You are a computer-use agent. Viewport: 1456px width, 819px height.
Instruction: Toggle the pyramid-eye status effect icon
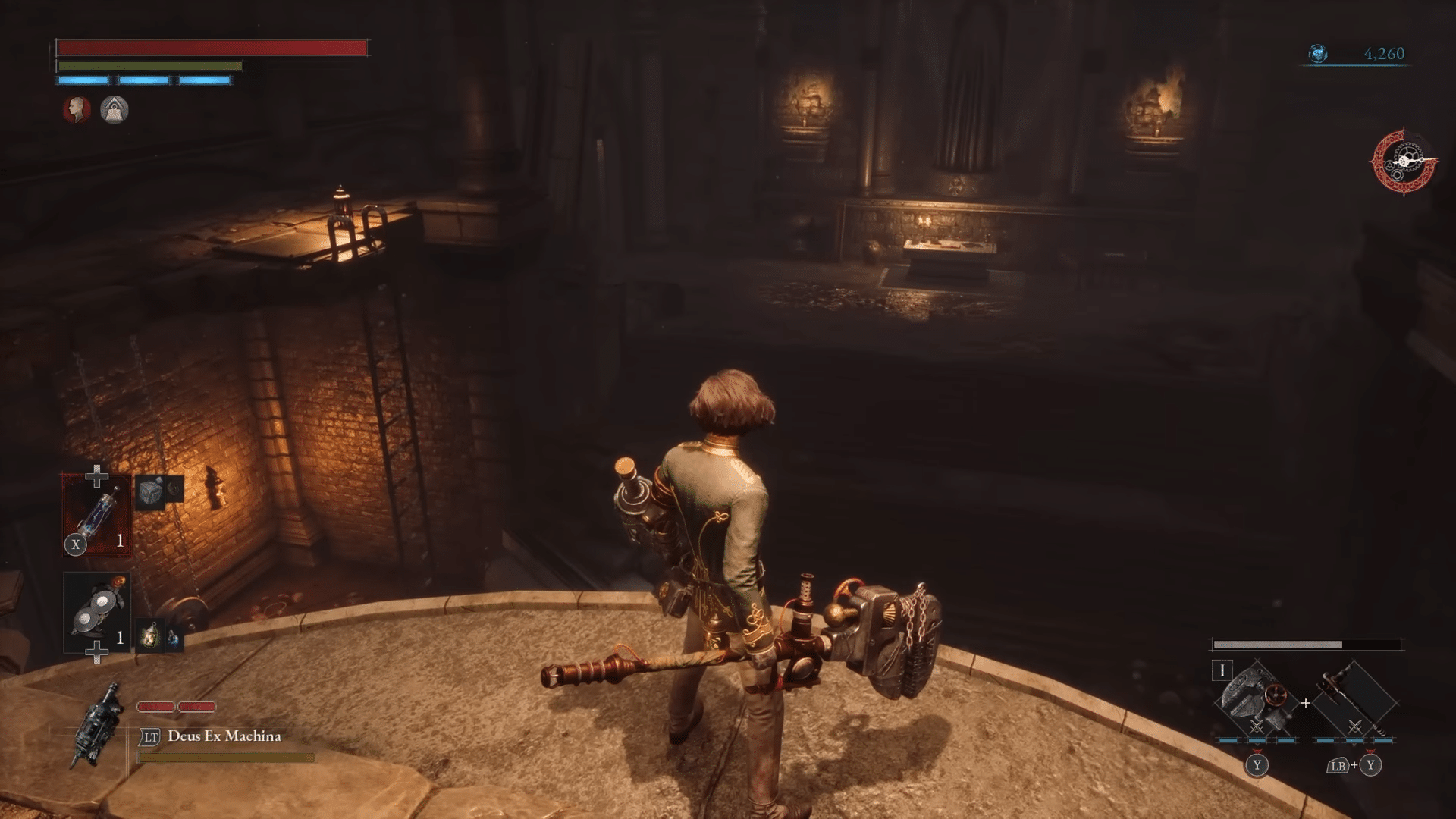[x=115, y=109]
